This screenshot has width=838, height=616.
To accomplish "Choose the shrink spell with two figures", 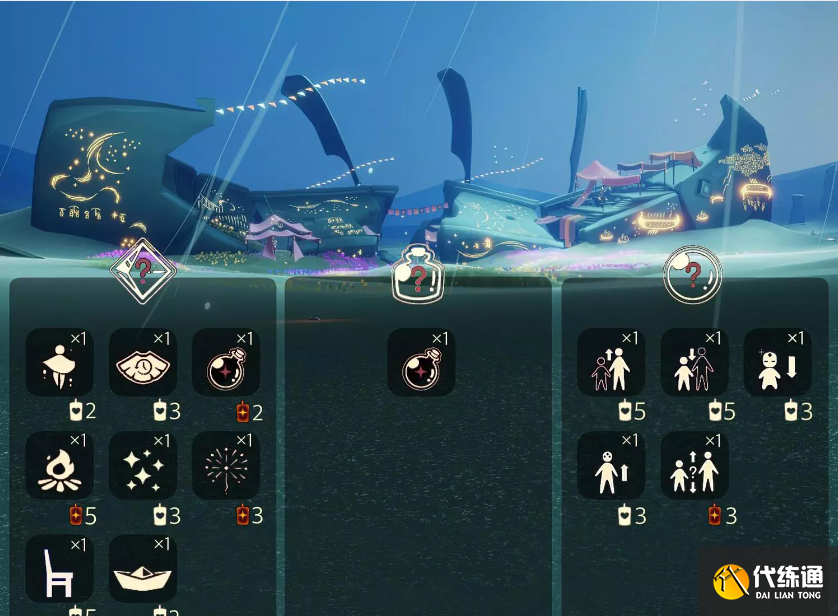I will pos(694,363).
